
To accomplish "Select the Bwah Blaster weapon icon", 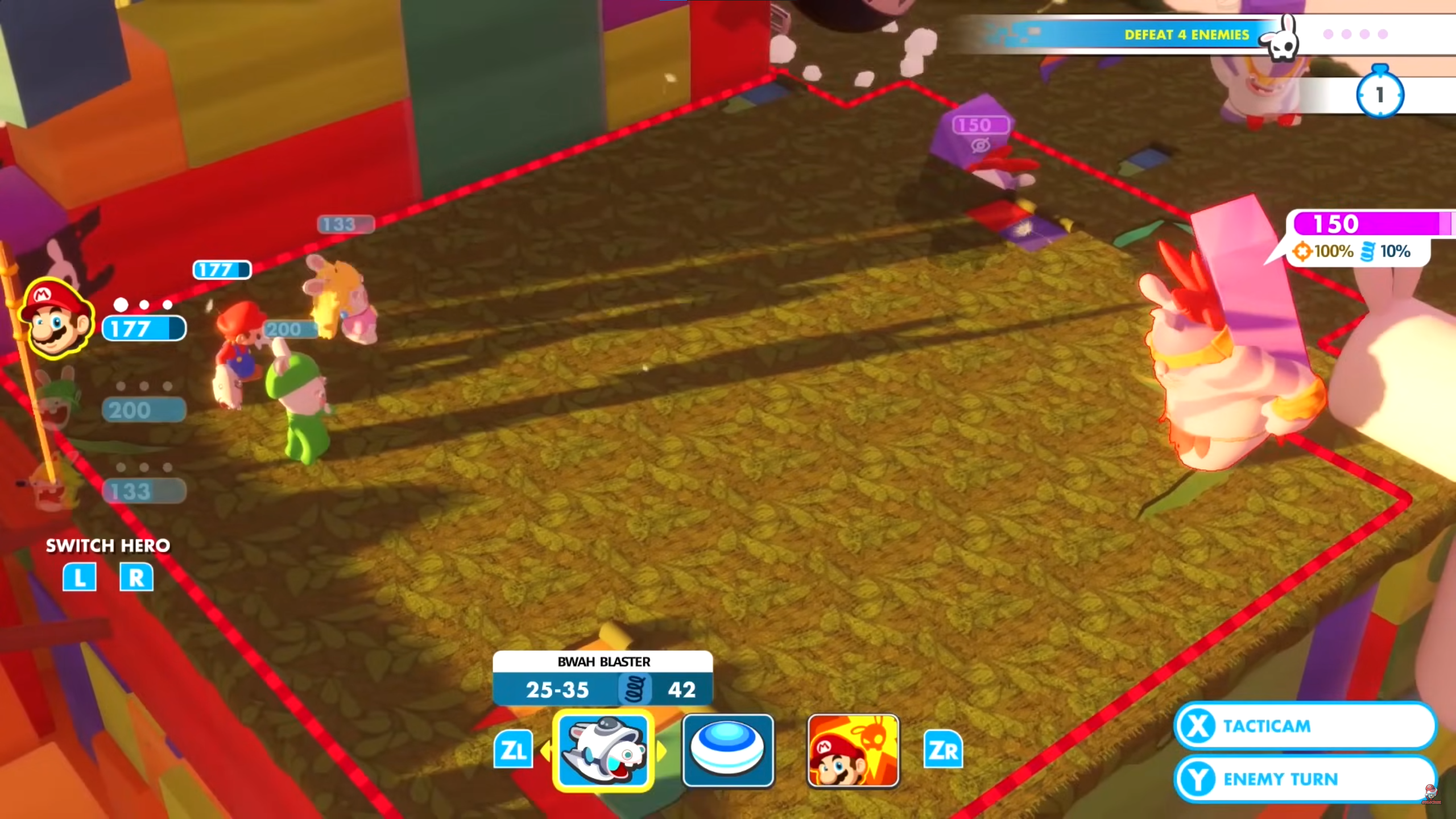I will (x=603, y=752).
